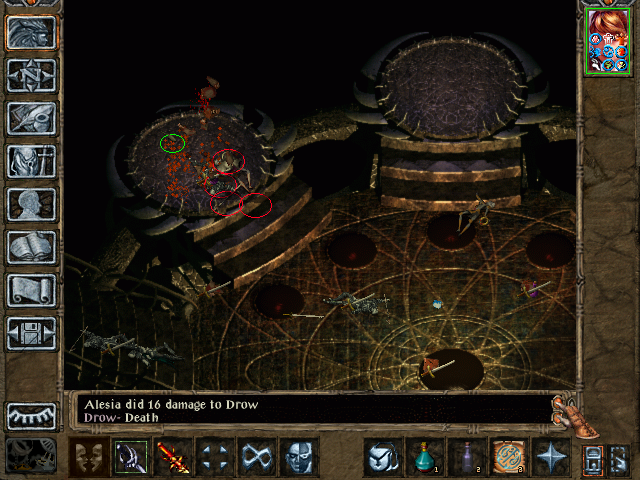The height and width of the screenshot is (480, 640).
Task: Open the priest scroll button
Action: [x=31, y=290]
